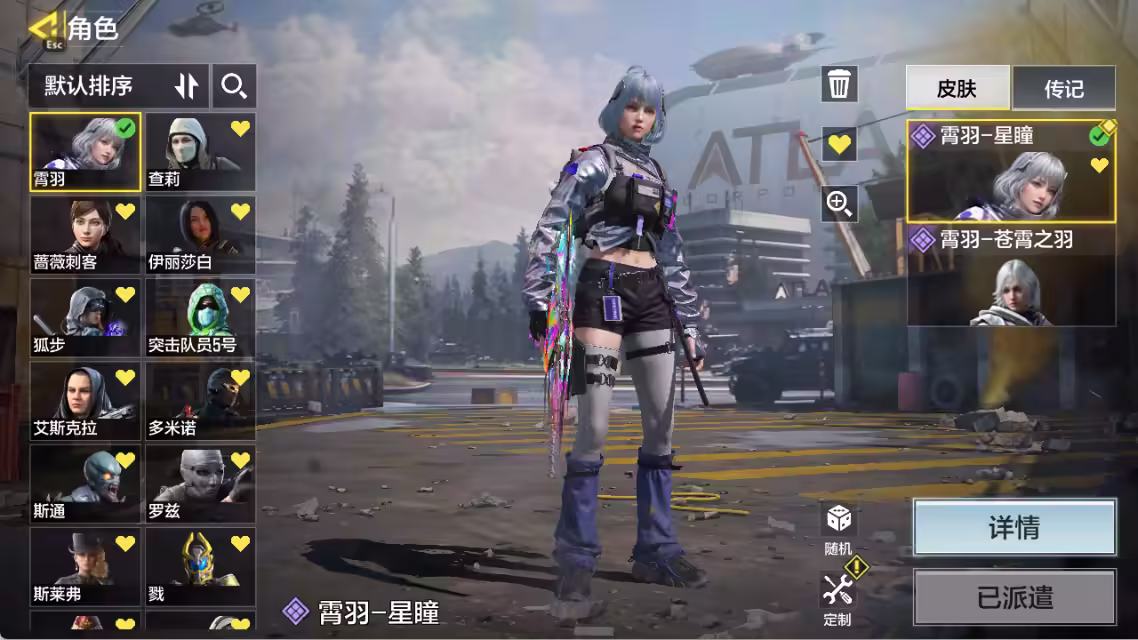Choose the 蔷薇刺客 character tile

pos(85,235)
